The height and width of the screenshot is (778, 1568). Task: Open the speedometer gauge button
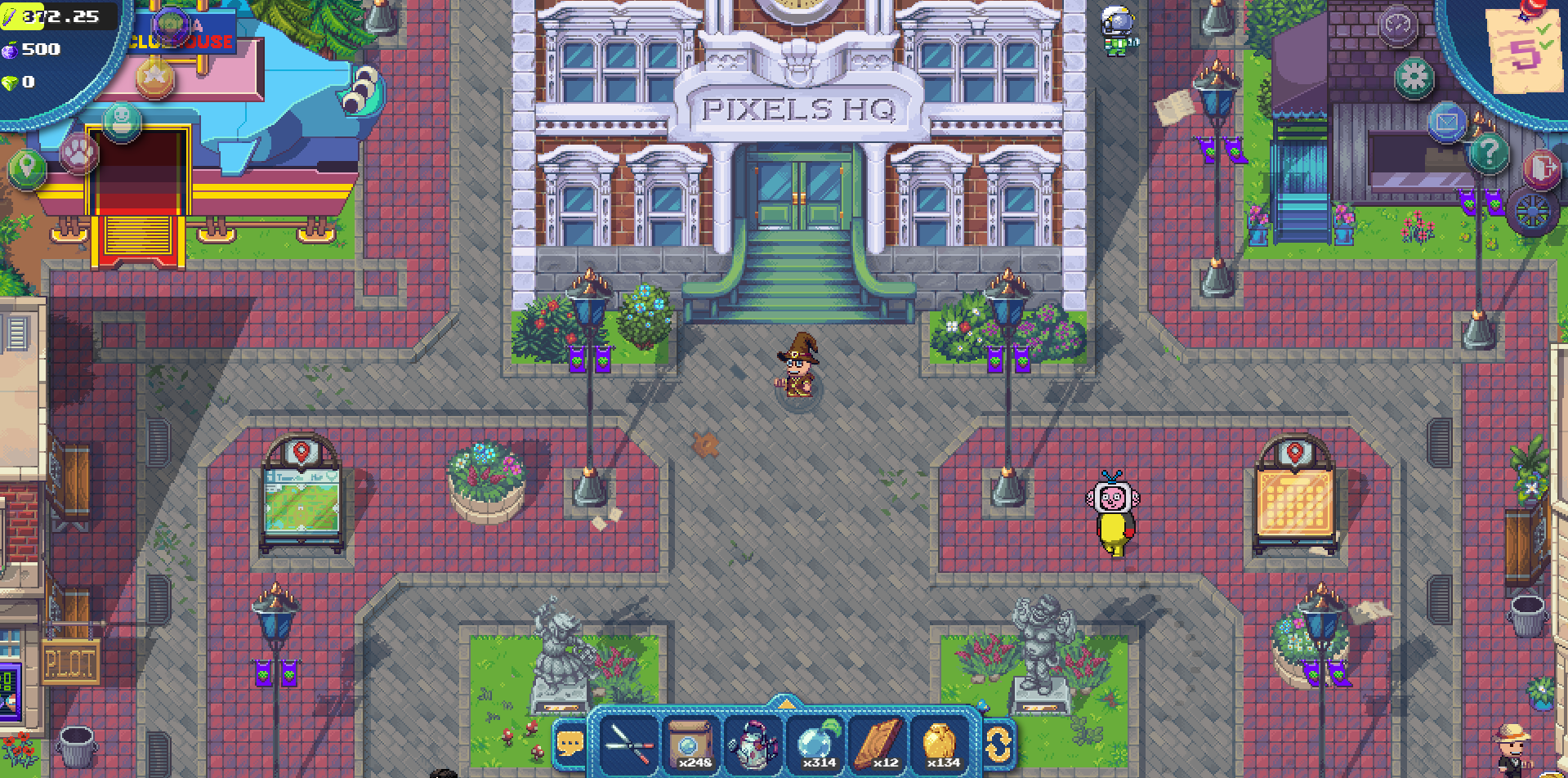point(1398,25)
